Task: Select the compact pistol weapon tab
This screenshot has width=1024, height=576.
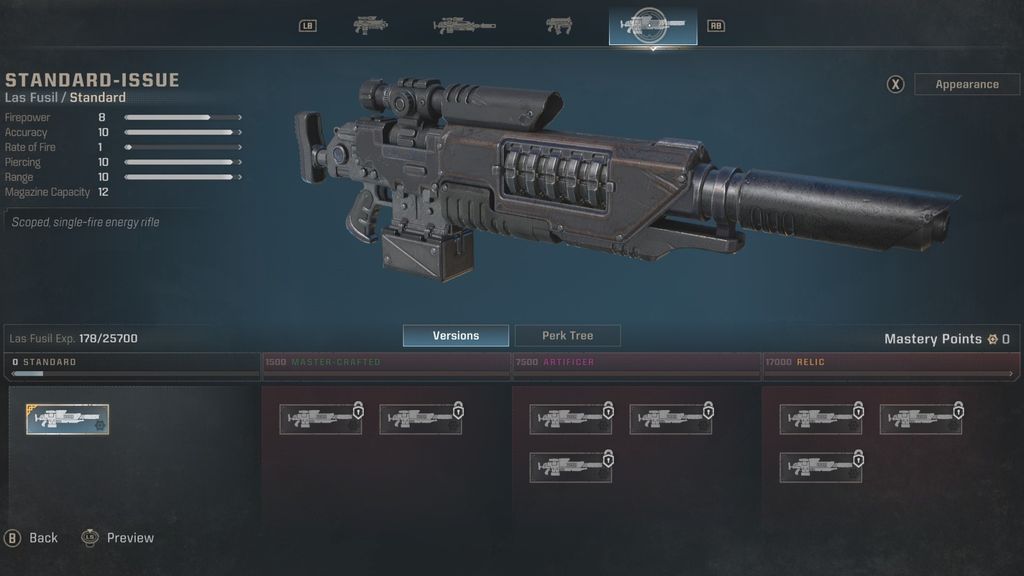Action: click(559, 25)
